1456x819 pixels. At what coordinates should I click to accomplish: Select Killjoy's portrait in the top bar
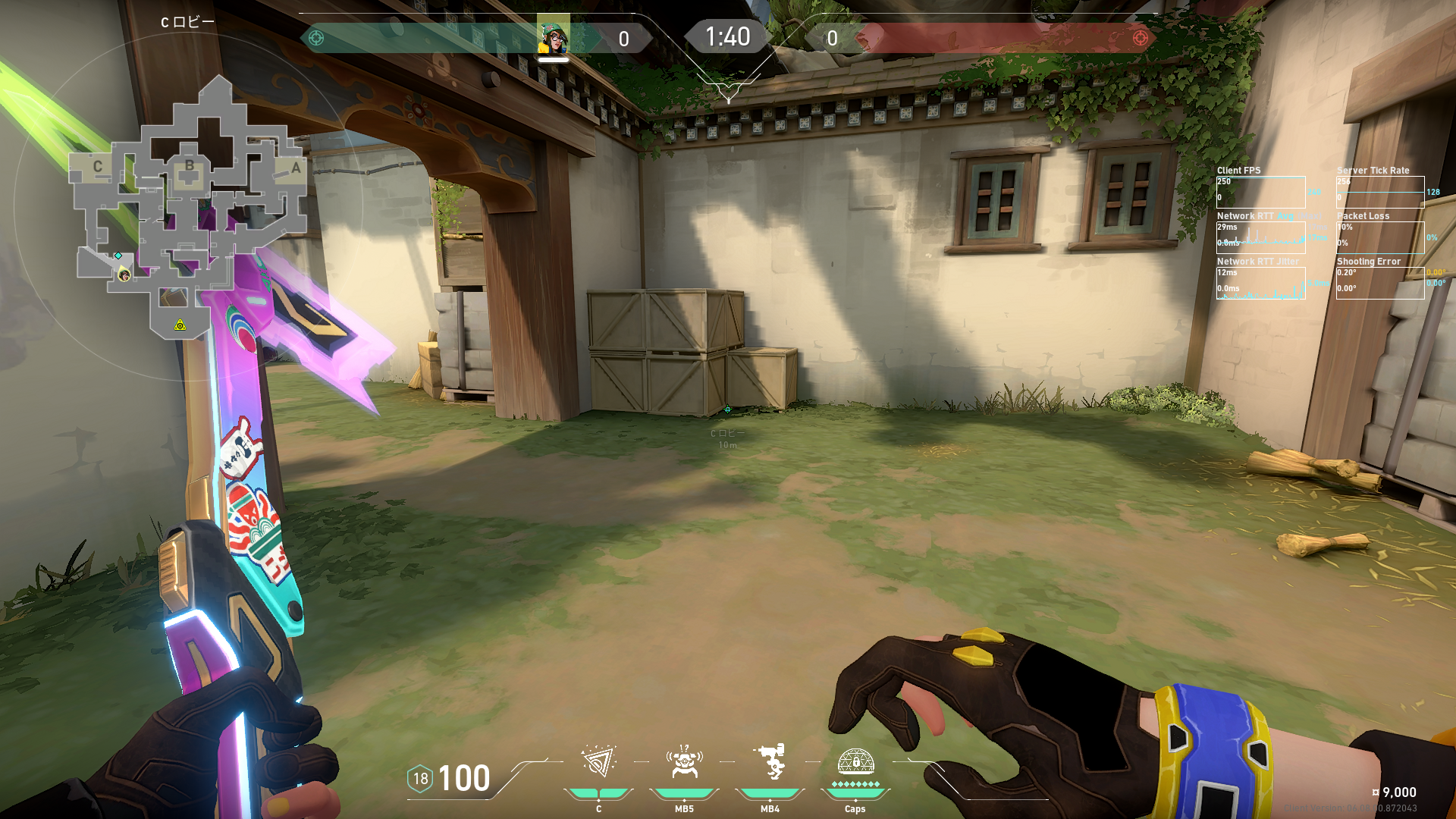click(553, 36)
